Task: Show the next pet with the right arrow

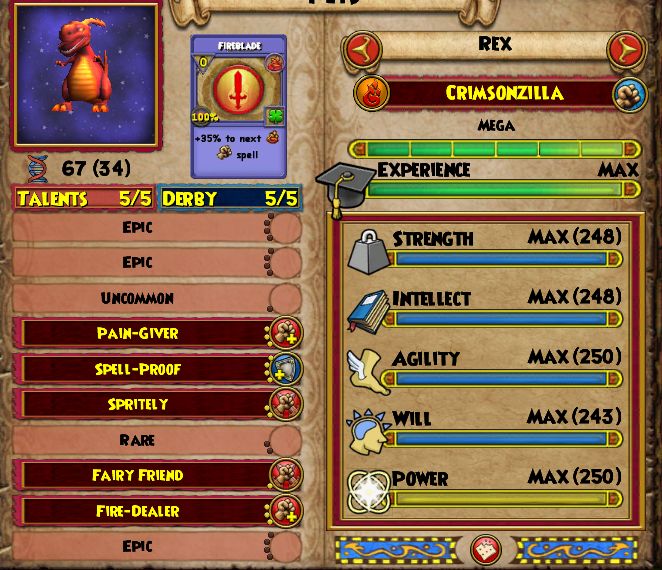Action: pyautogui.click(x=626, y=48)
